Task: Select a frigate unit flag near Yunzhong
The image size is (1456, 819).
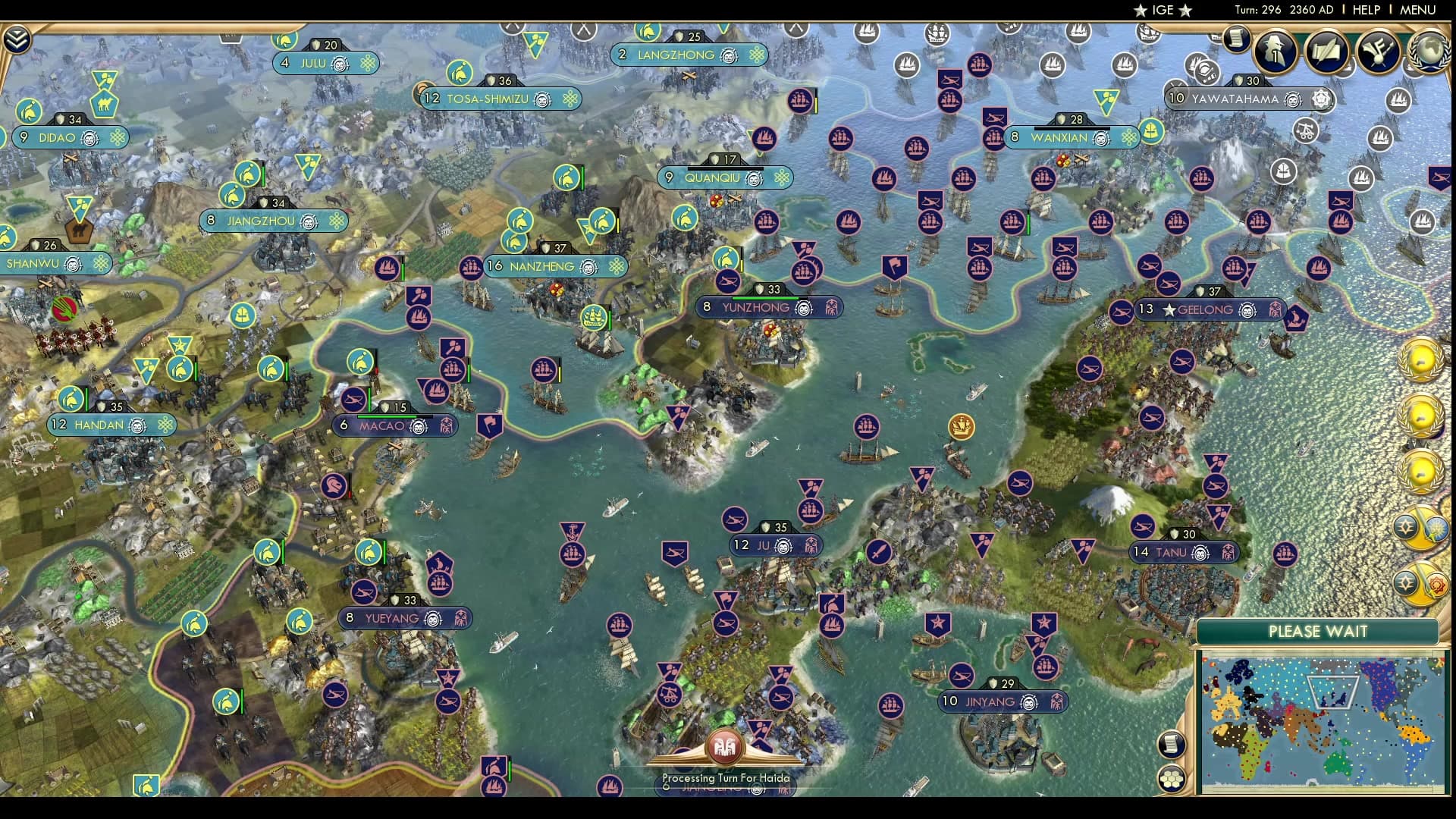Action: (x=804, y=271)
